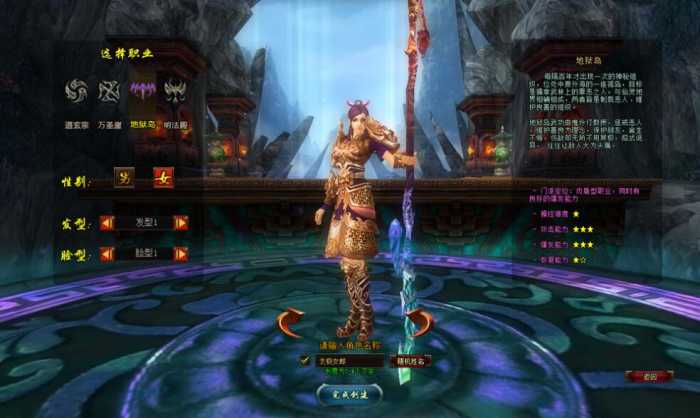Click the red return (返回) button

click(649, 376)
